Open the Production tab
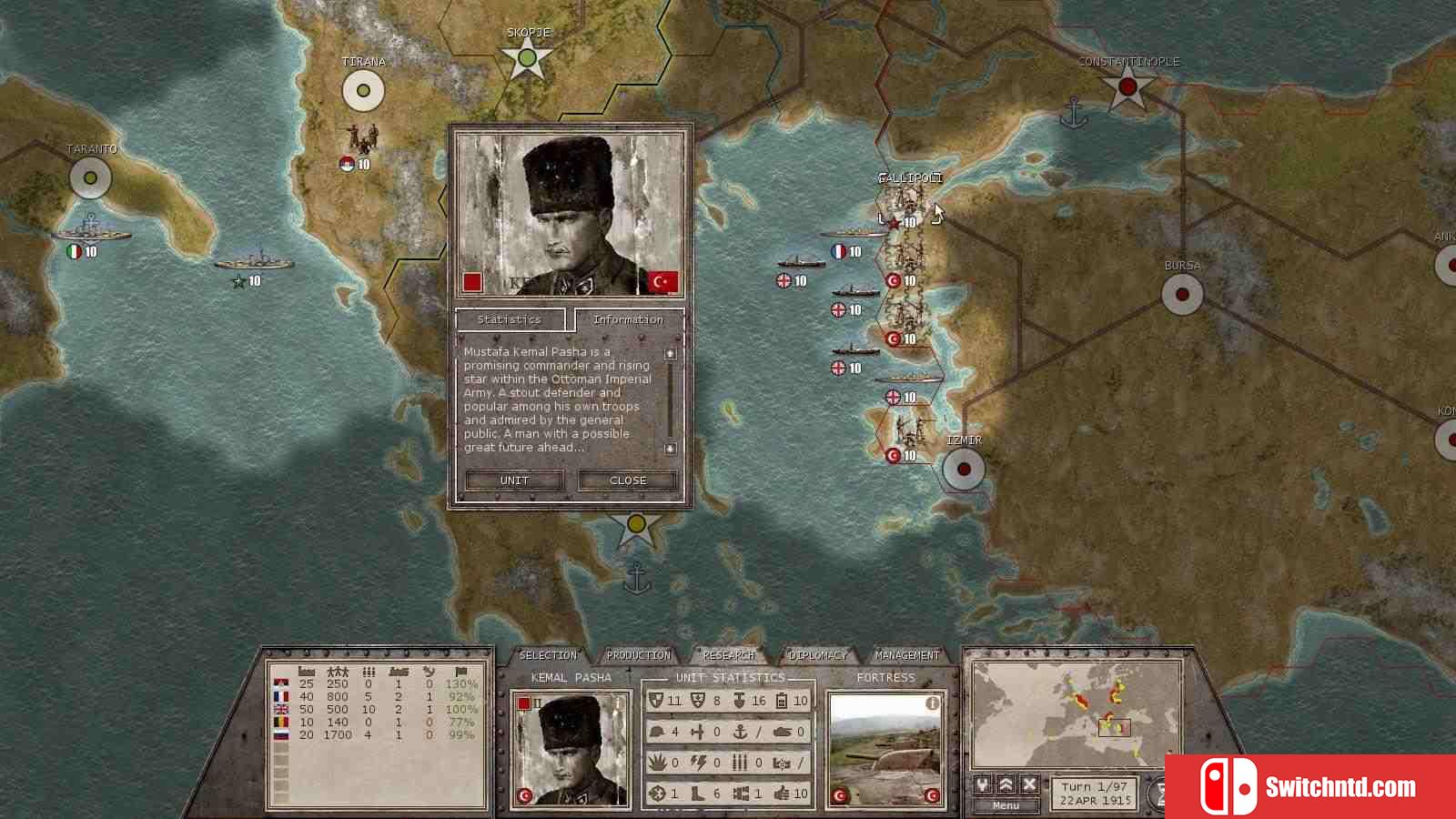Image resolution: width=1456 pixels, height=819 pixels. (639, 655)
